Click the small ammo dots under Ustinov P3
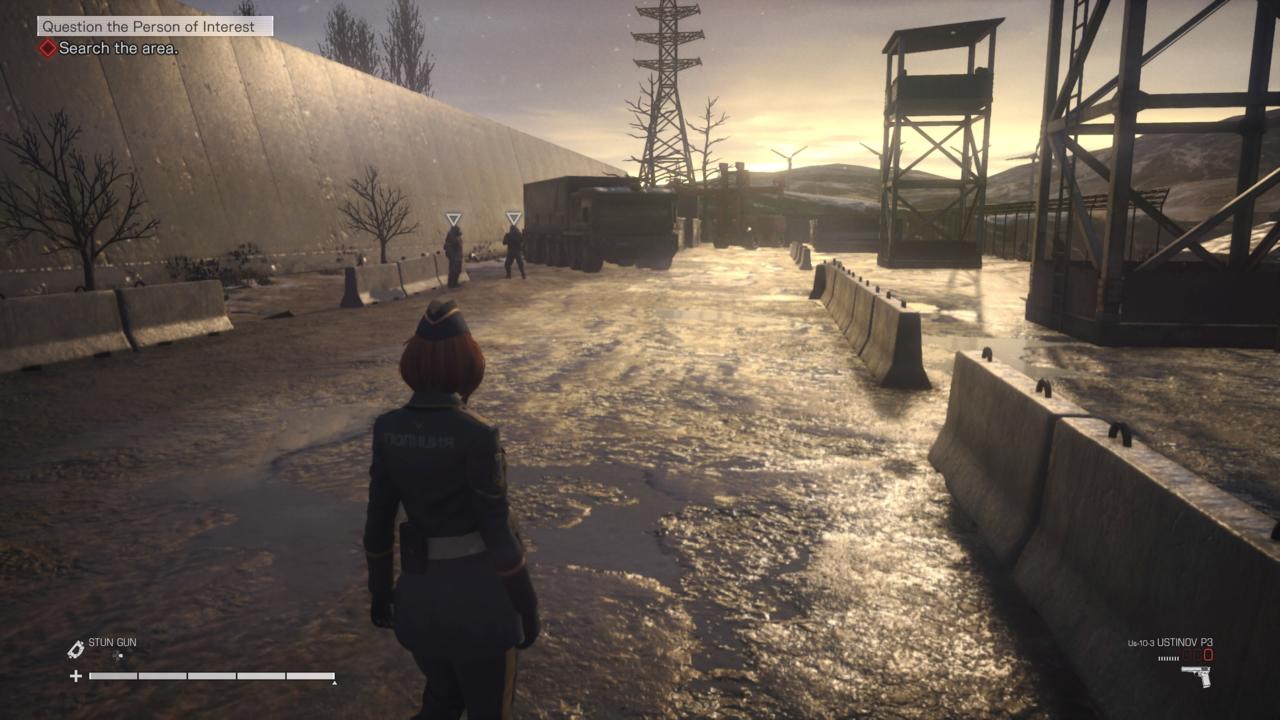Screen dimensions: 1280x720 [x=1168, y=658]
